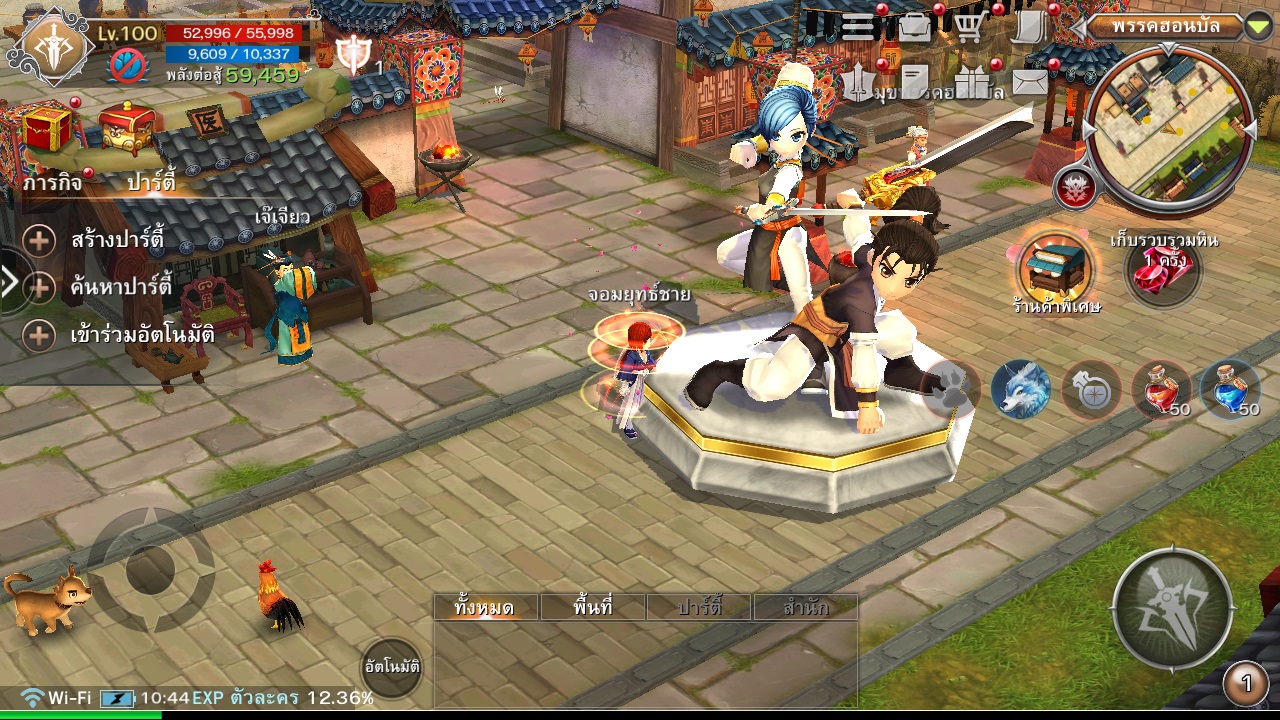The width and height of the screenshot is (1280, 720).
Task: Select ค้นหาปาร์ตี้ to search parties
Action: point(121,288)
